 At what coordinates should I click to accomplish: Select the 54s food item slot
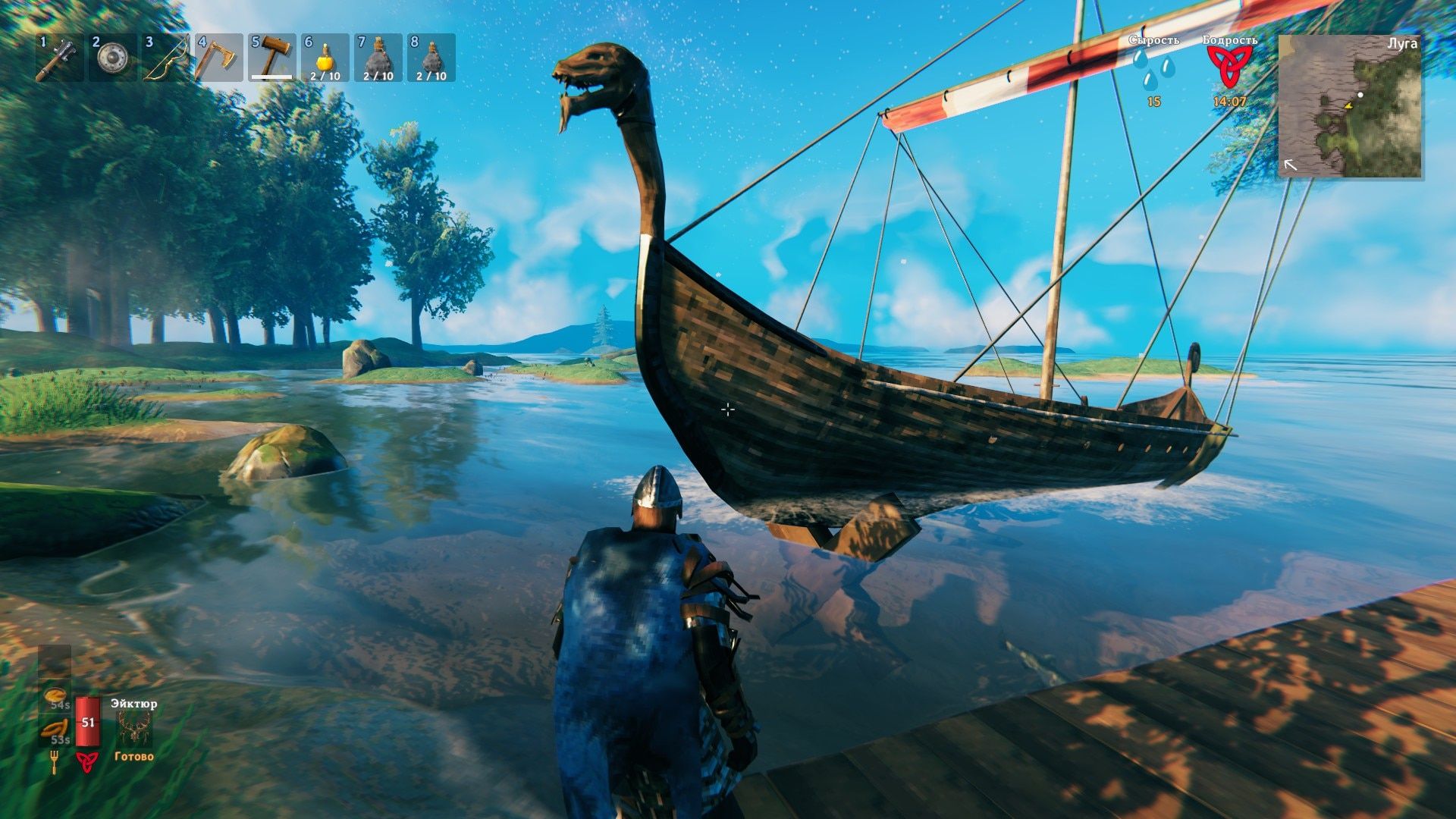pos(56,695)
